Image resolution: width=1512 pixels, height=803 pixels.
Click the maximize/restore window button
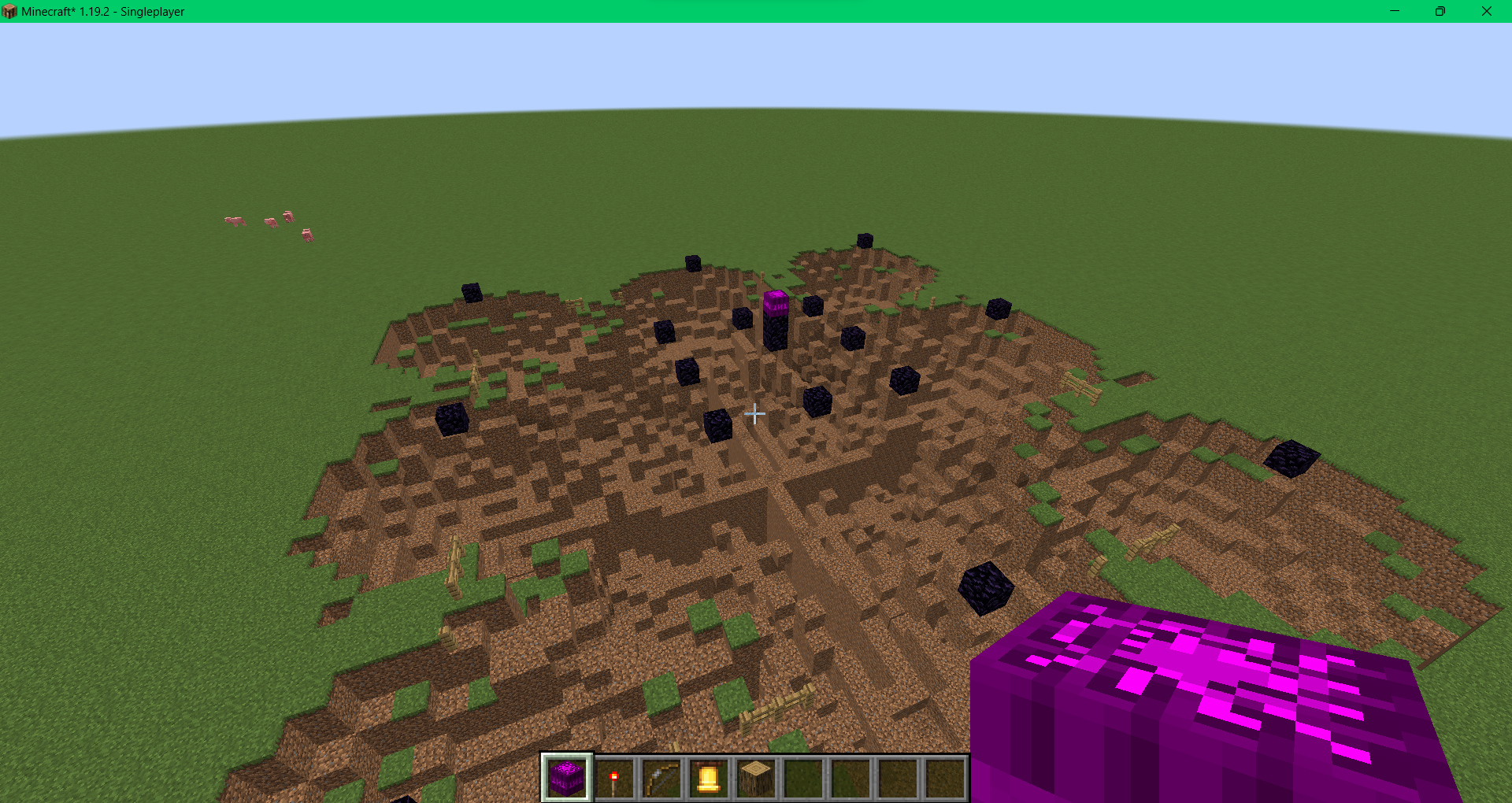1440,11
